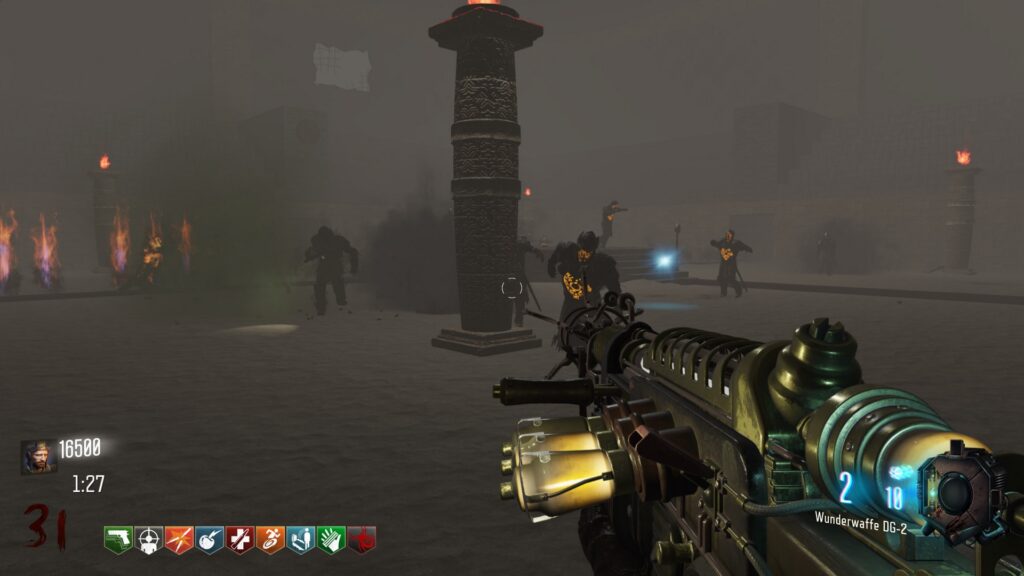Click the blue standing figure perk icon
The width and height of the screenshot is (1024, 576).
tap(301, 540)
